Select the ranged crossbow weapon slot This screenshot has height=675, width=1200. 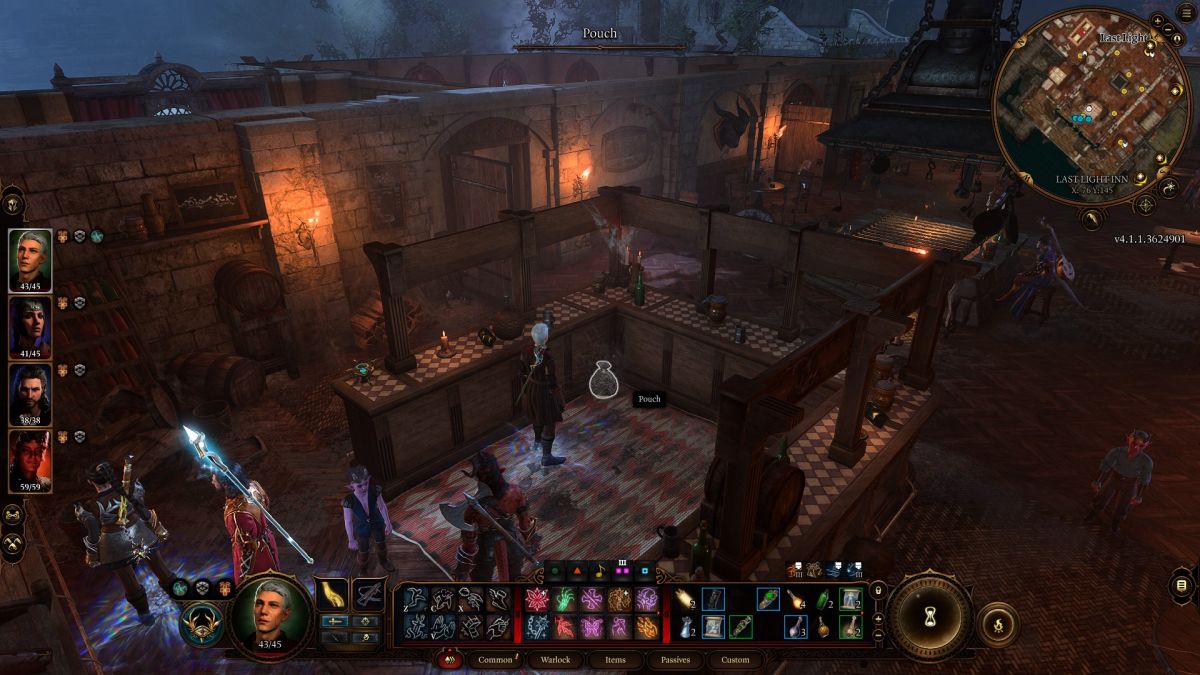(x=369, y=595)
